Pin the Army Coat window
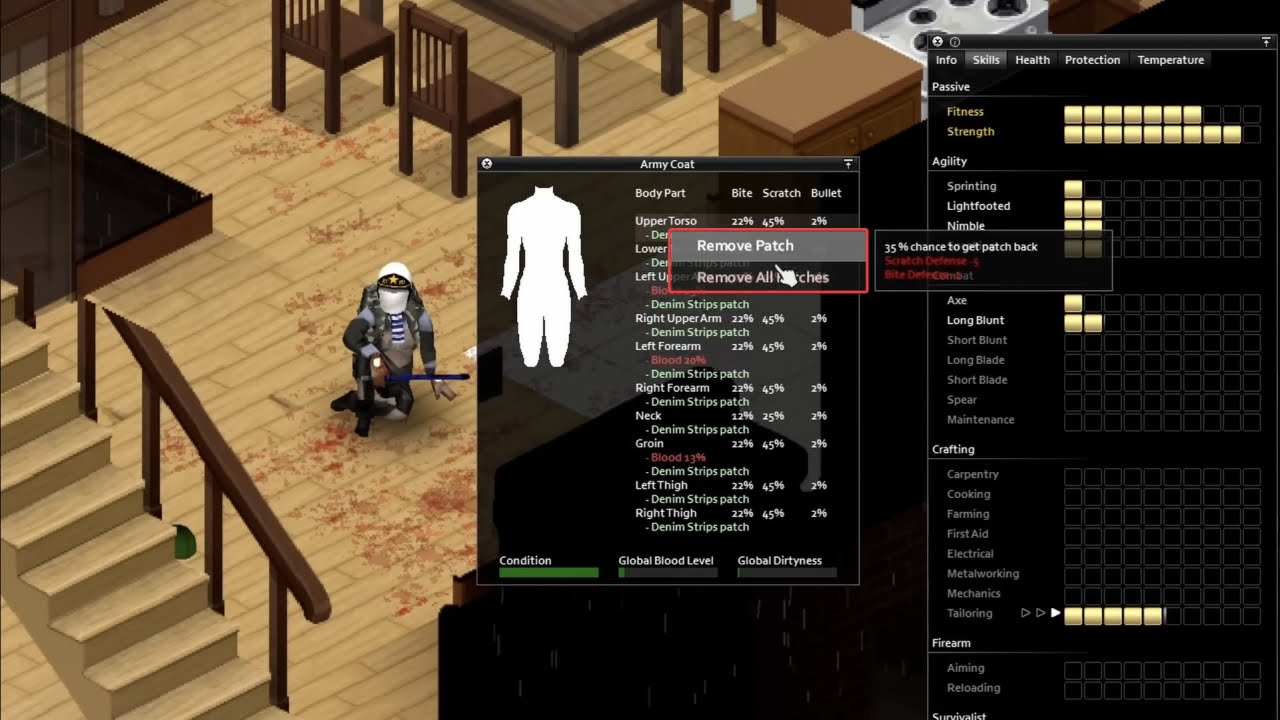The width and height of the screenshot is (1280, 720). click(847, 163)
